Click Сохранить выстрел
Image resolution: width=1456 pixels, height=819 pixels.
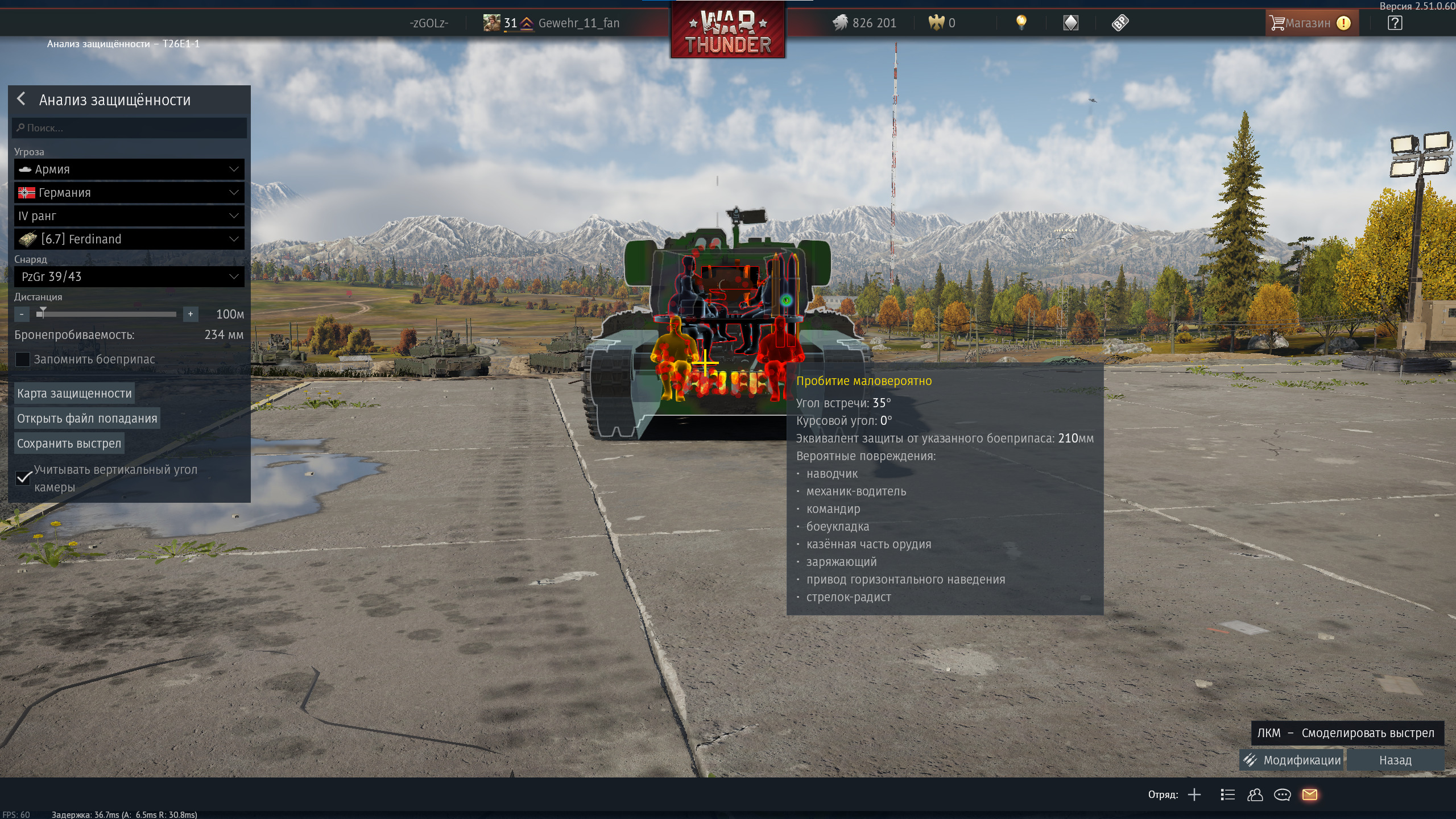[x=69, y=444]
